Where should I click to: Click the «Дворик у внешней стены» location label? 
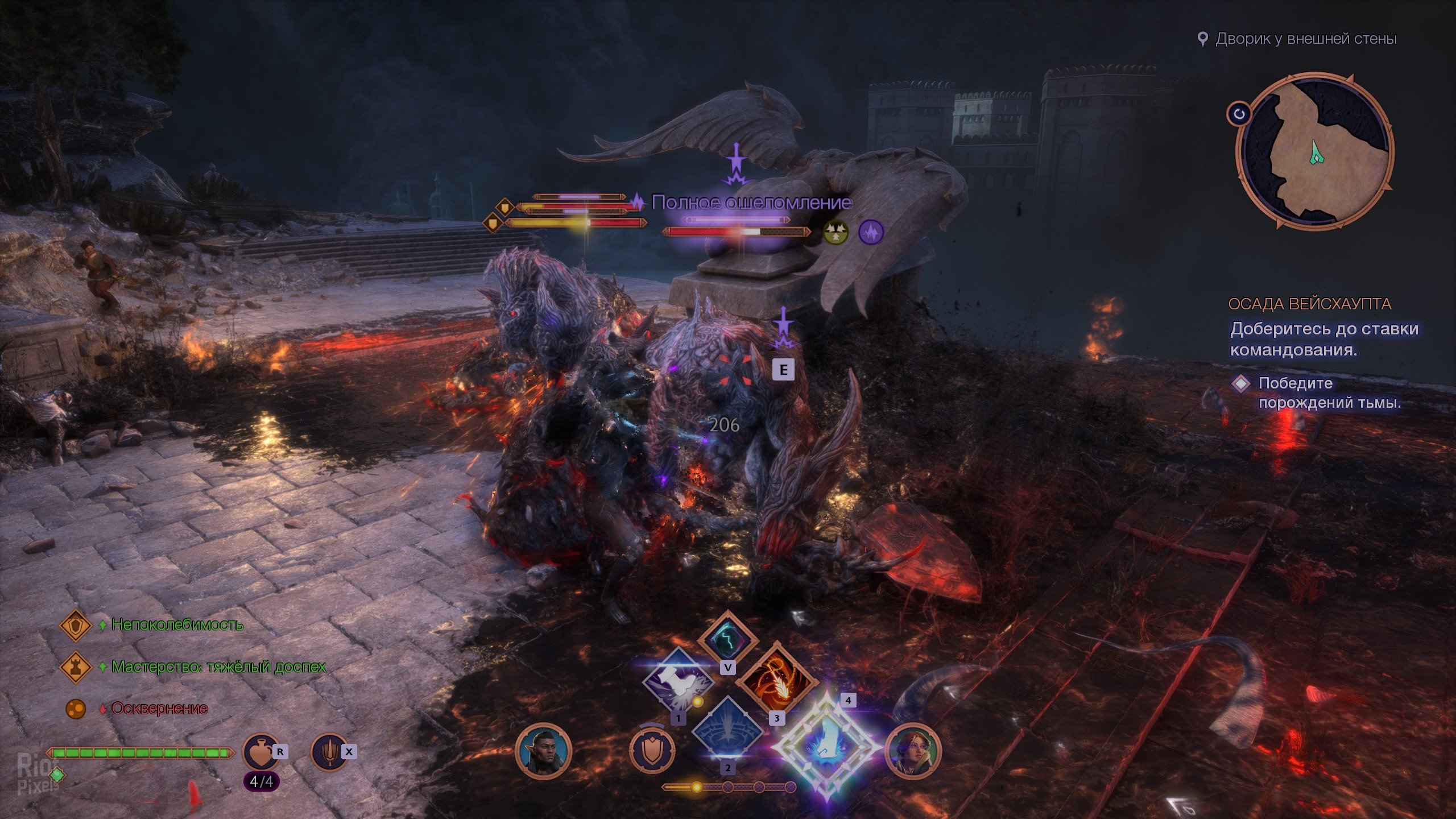point(1305,39)
